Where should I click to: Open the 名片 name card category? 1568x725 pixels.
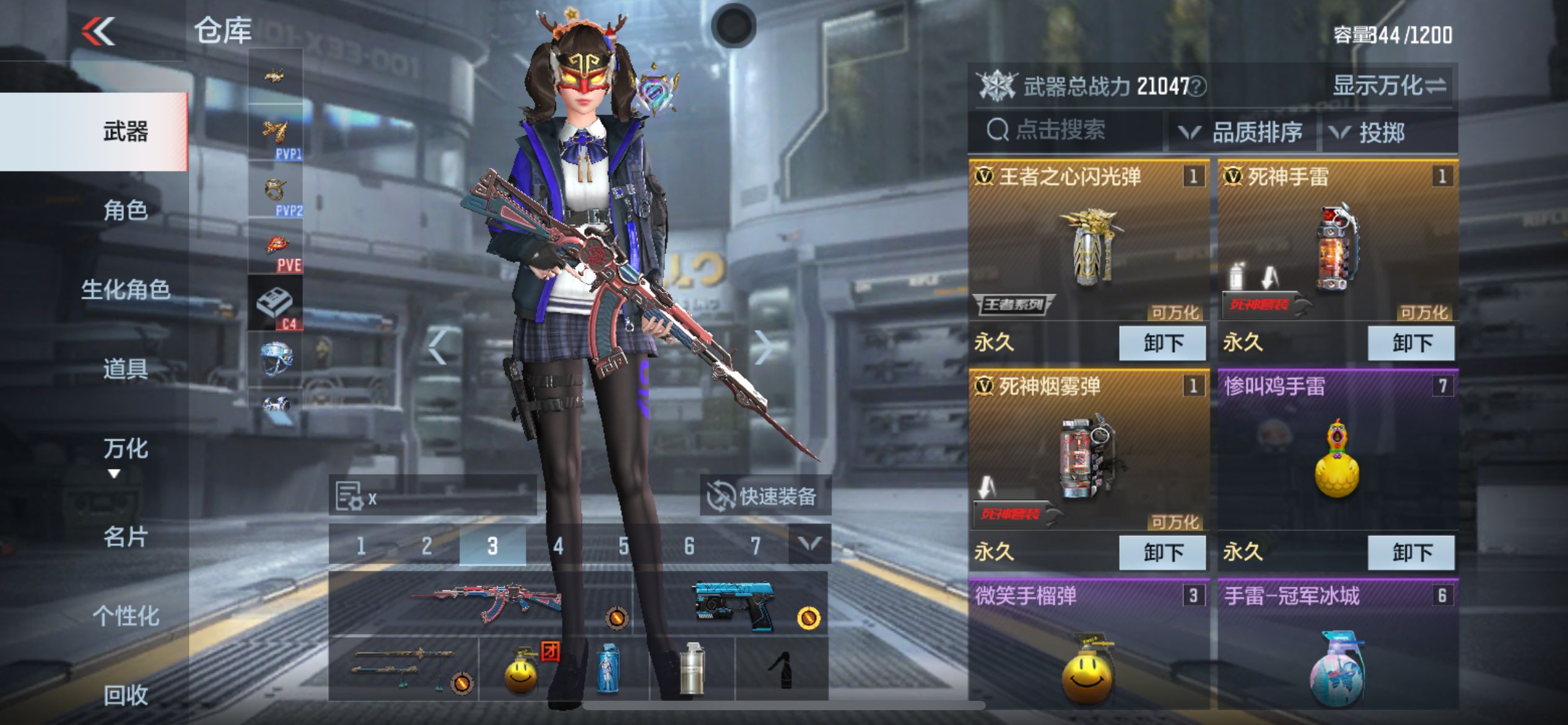tap(125, 537)
